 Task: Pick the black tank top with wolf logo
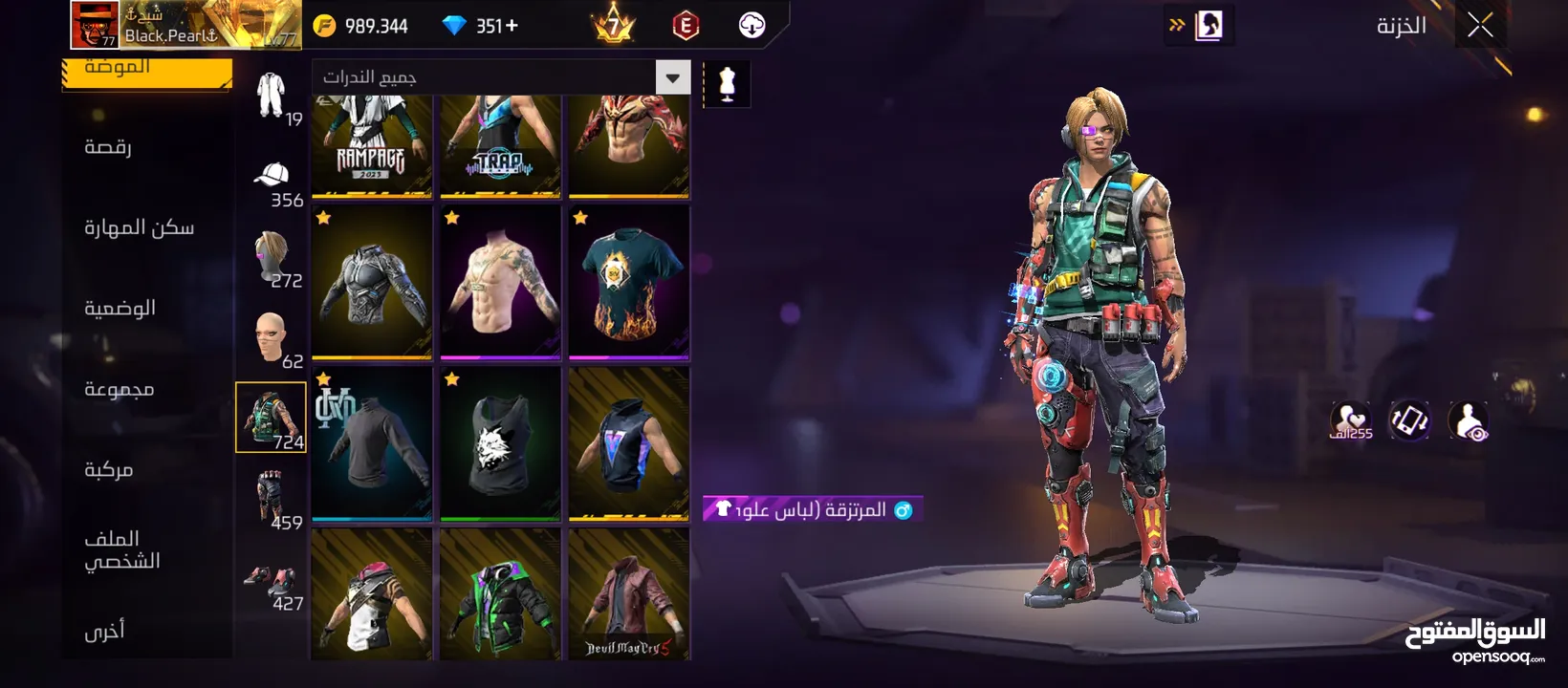500,444
